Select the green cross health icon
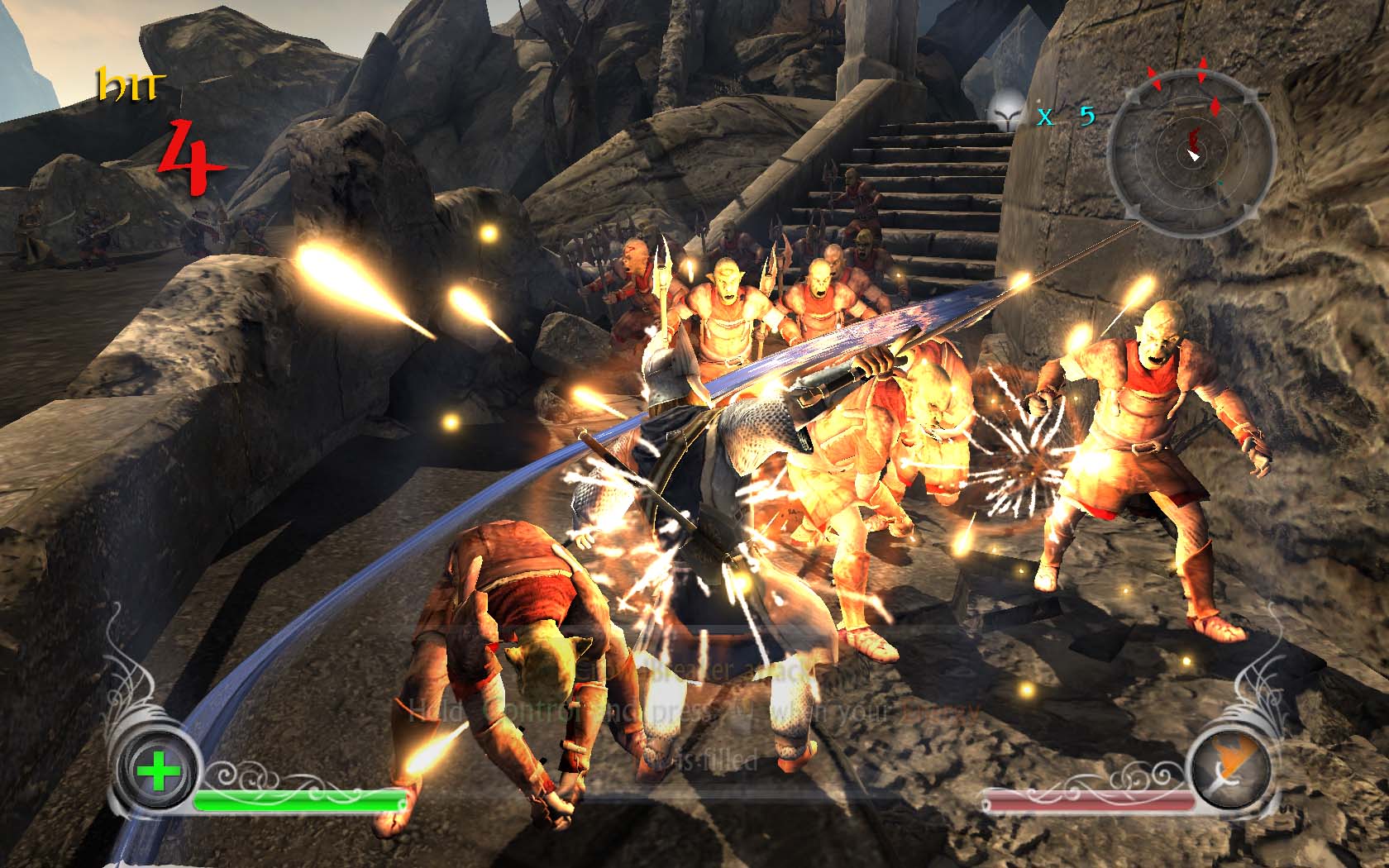 coord(159,773)
